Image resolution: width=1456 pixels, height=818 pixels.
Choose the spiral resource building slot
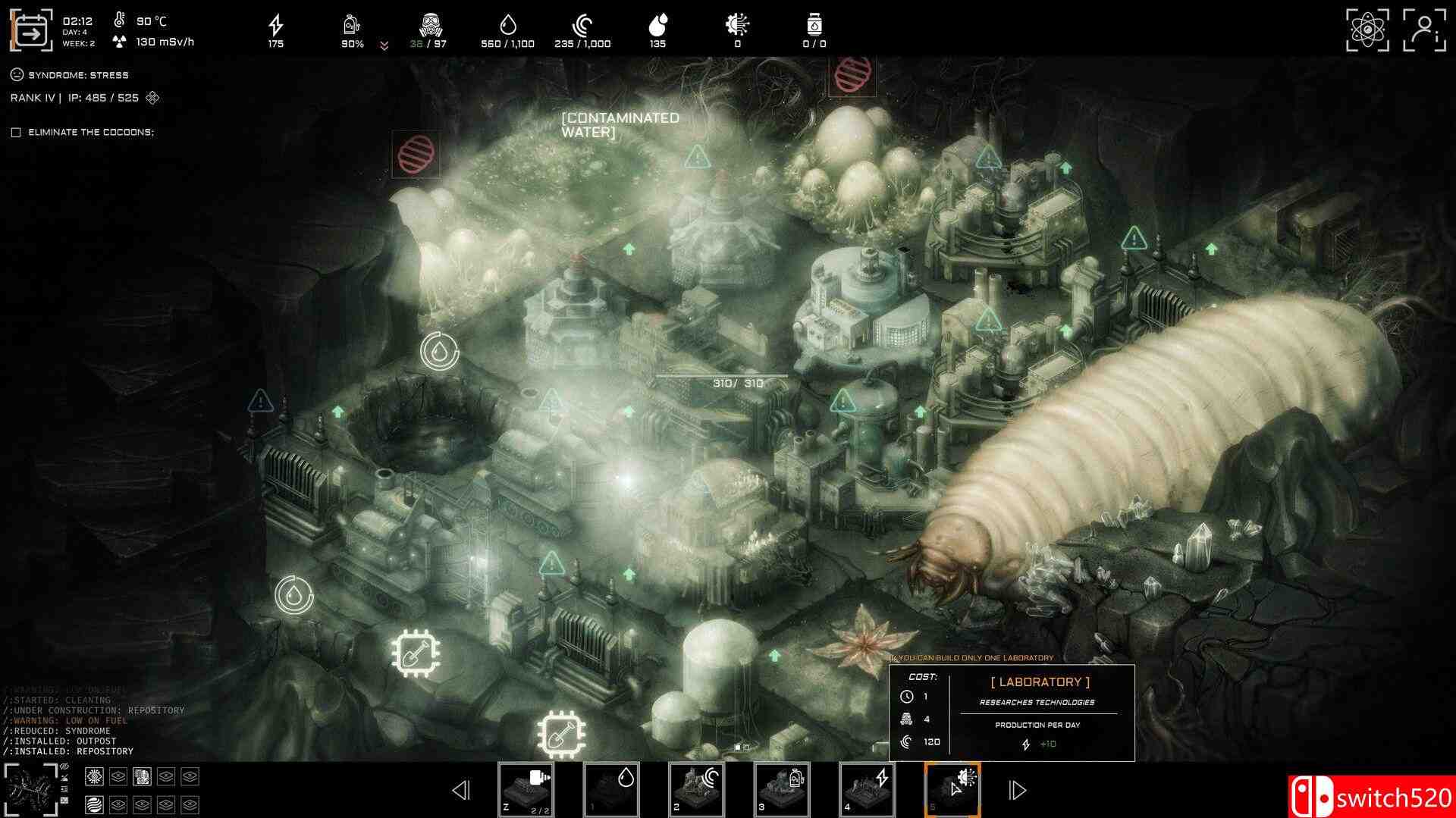coord(696,789)
